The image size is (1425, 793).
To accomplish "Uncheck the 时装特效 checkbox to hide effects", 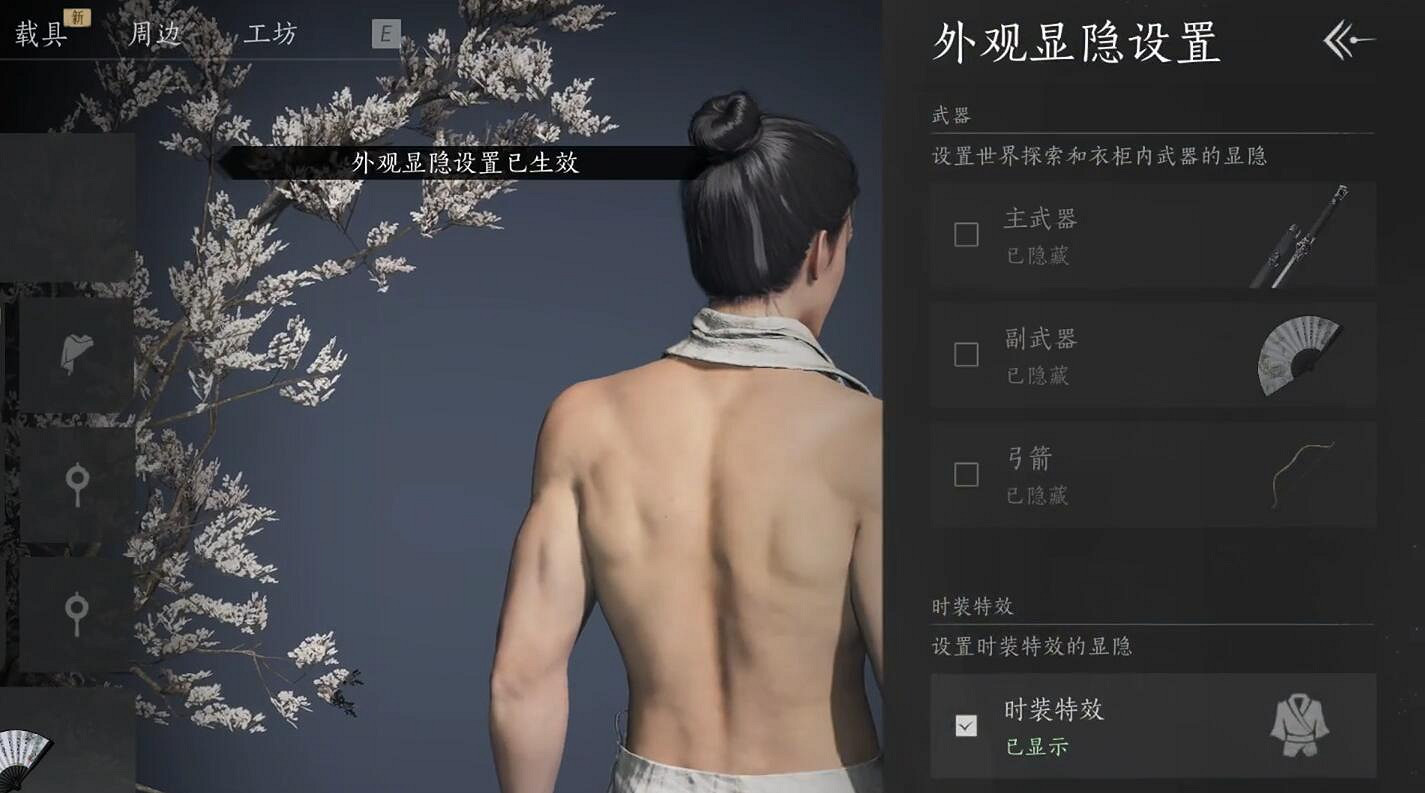I will (965, 724).
